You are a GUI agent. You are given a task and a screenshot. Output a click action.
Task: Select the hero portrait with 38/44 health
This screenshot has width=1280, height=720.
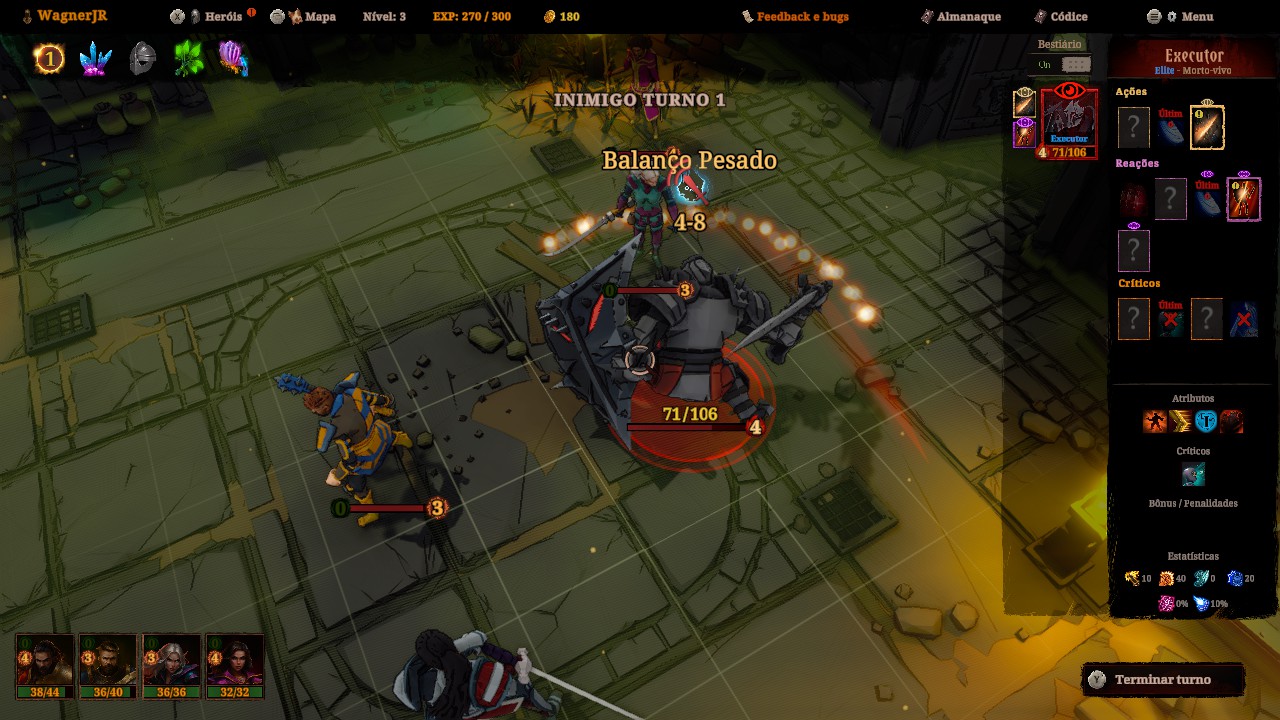point(45,665)
